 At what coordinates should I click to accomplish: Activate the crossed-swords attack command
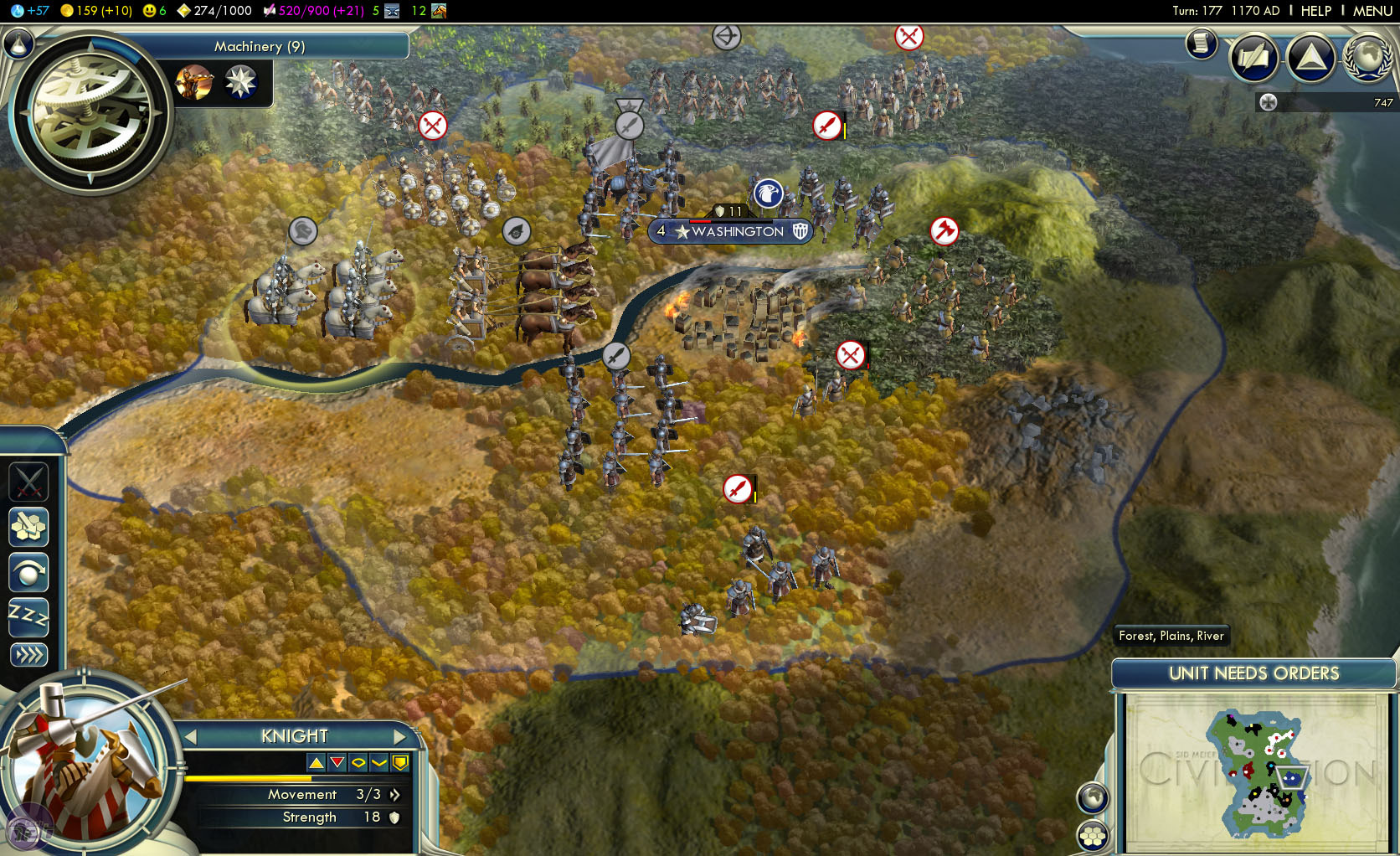coord(28,482)
